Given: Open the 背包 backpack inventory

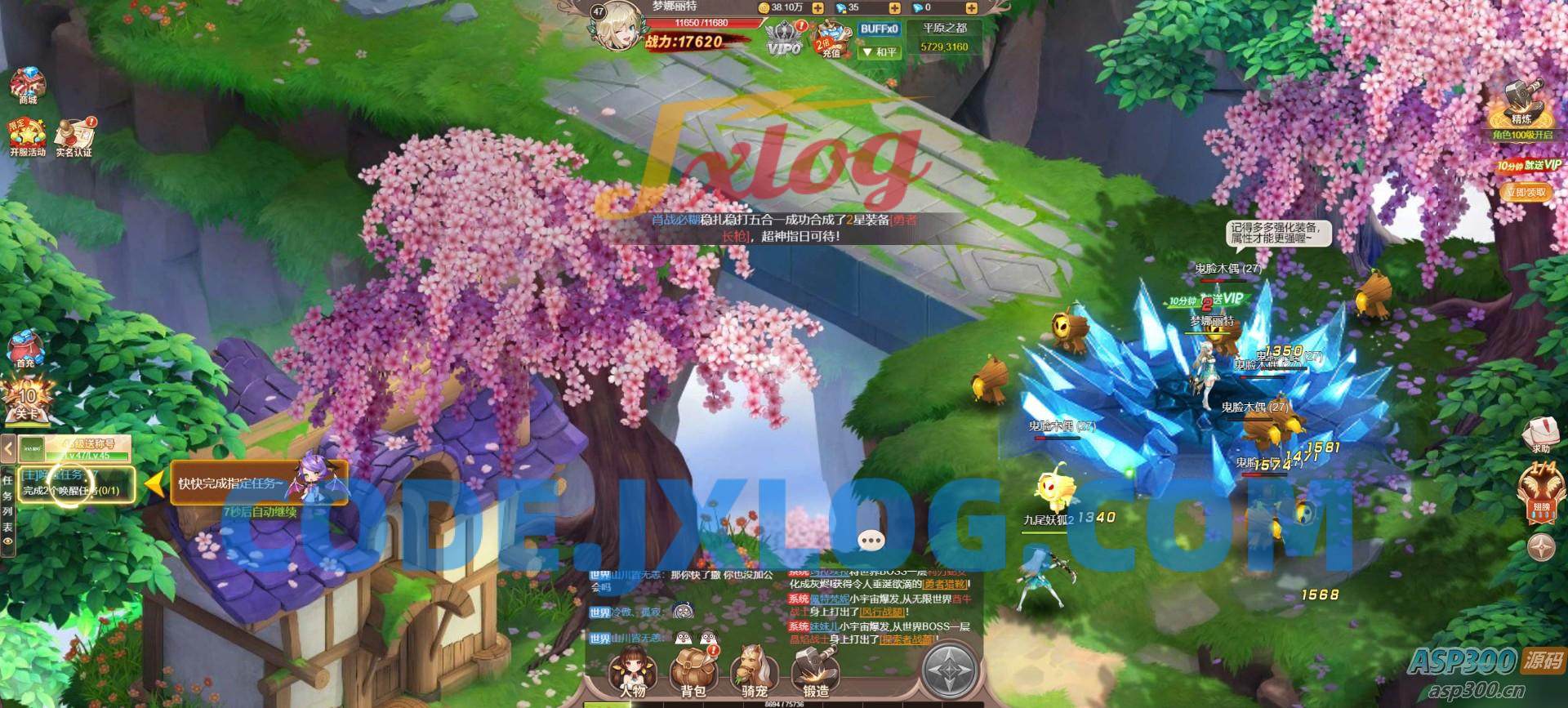Looking at the screenshot, I should (693, 671).
